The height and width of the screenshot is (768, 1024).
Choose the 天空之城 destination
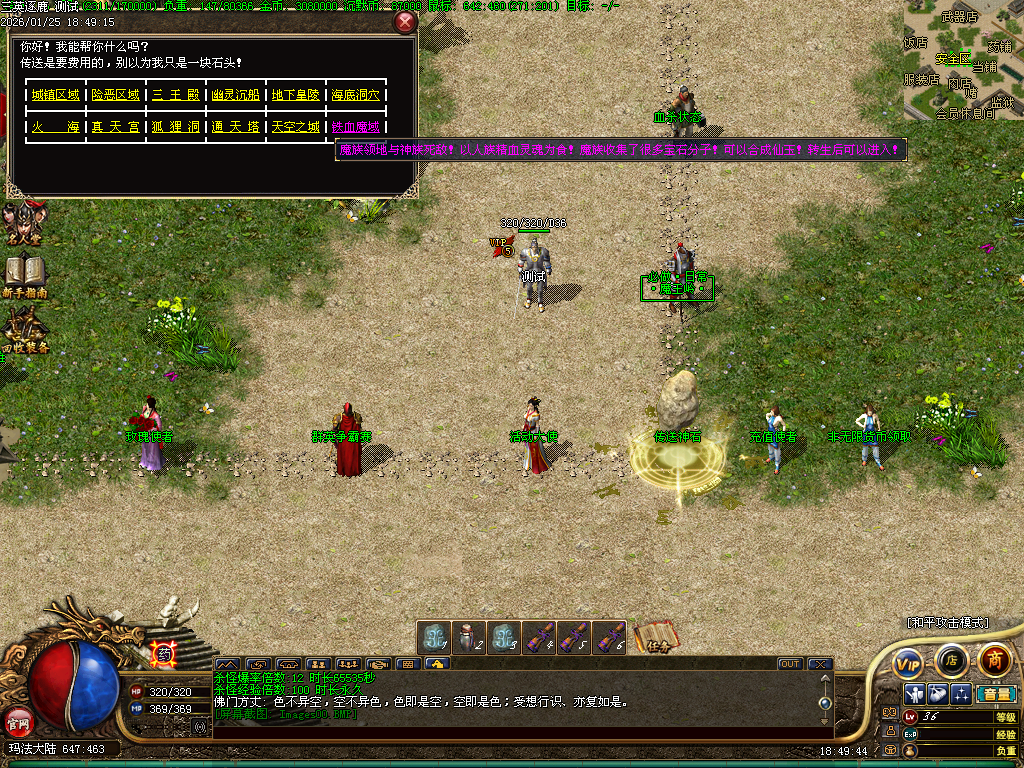[x=296, y=127]
